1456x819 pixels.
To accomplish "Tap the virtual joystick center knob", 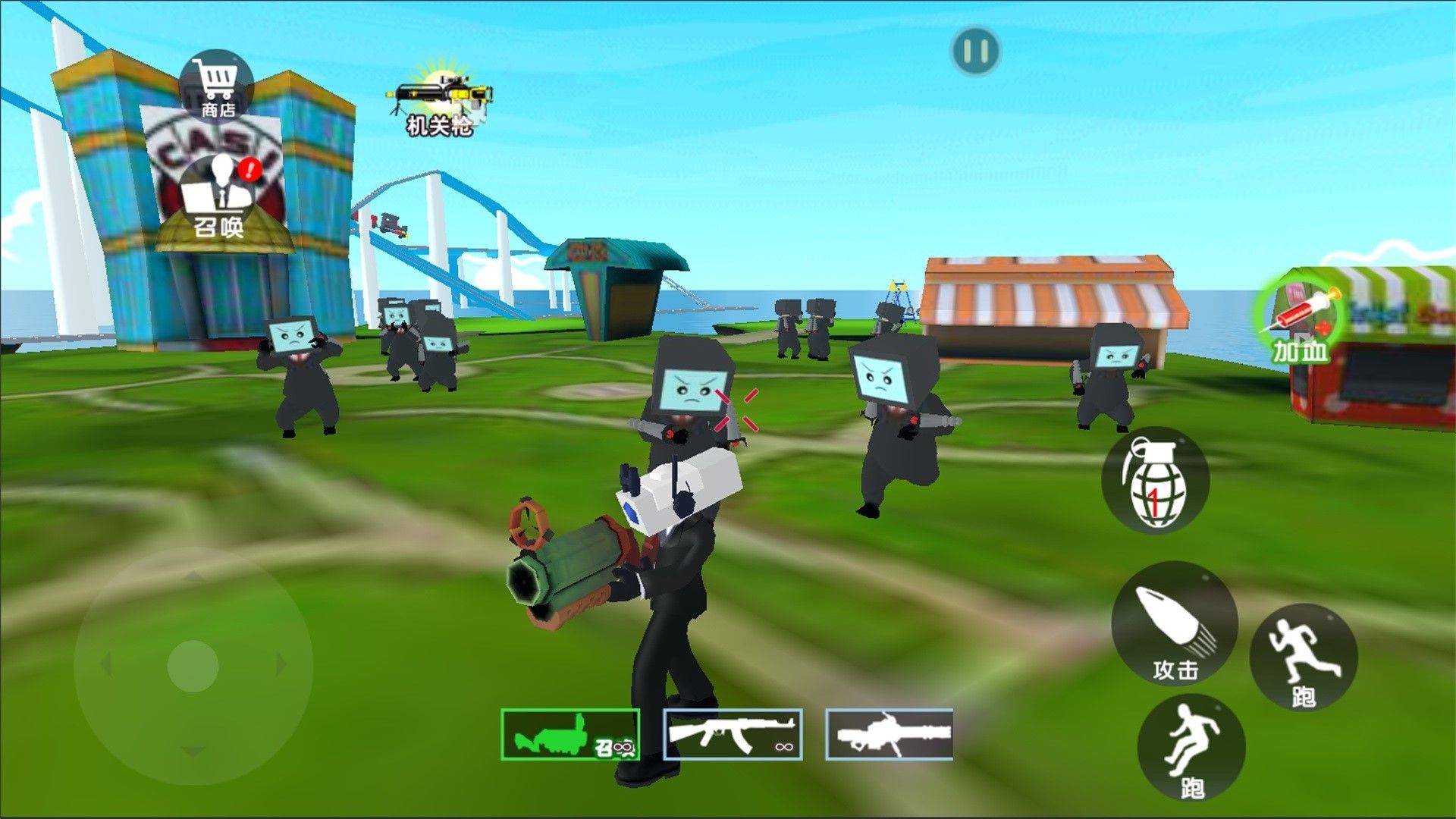I will (x=193, y=666).
